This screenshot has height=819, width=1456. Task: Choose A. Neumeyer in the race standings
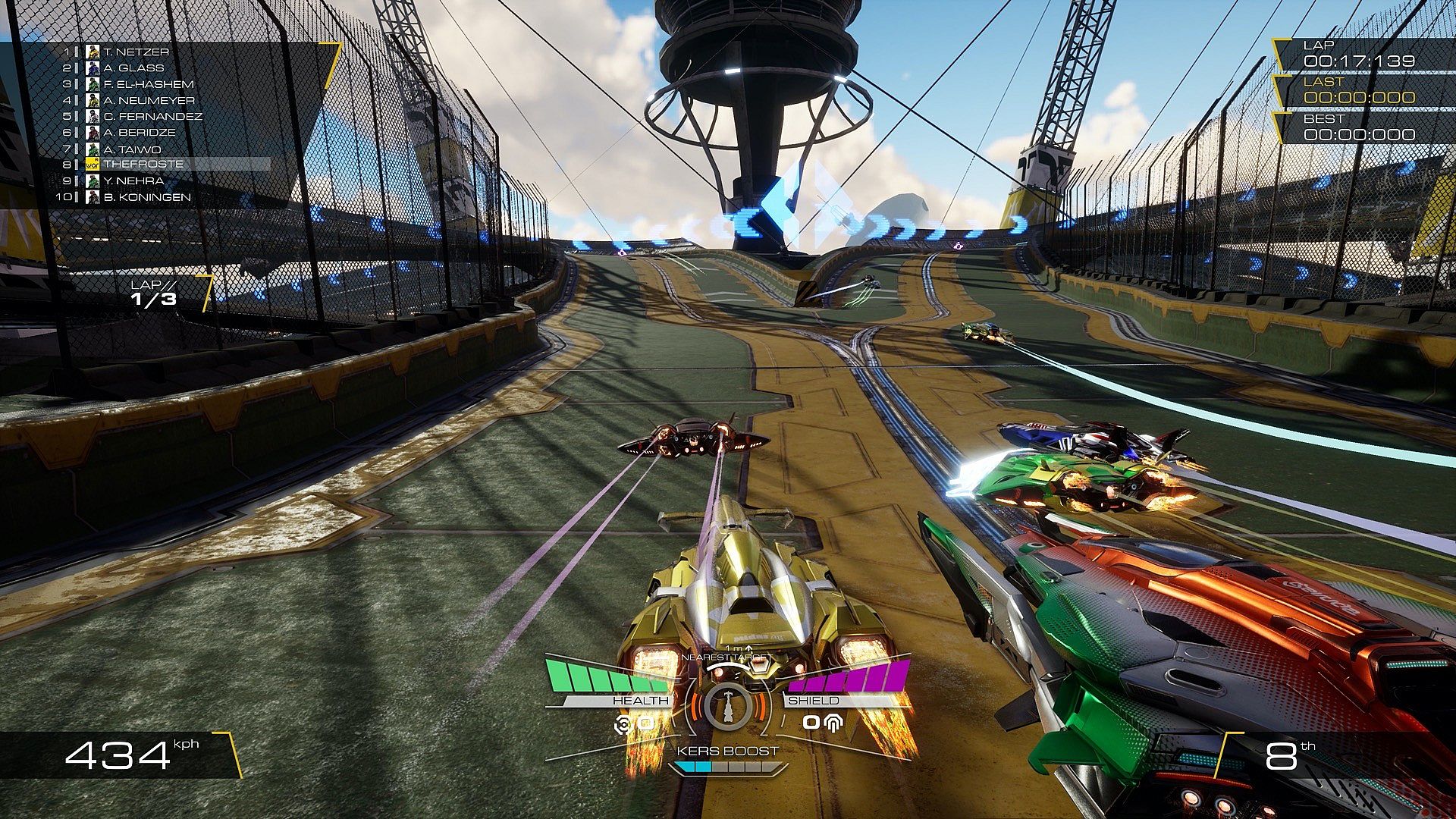pos(149,100)
